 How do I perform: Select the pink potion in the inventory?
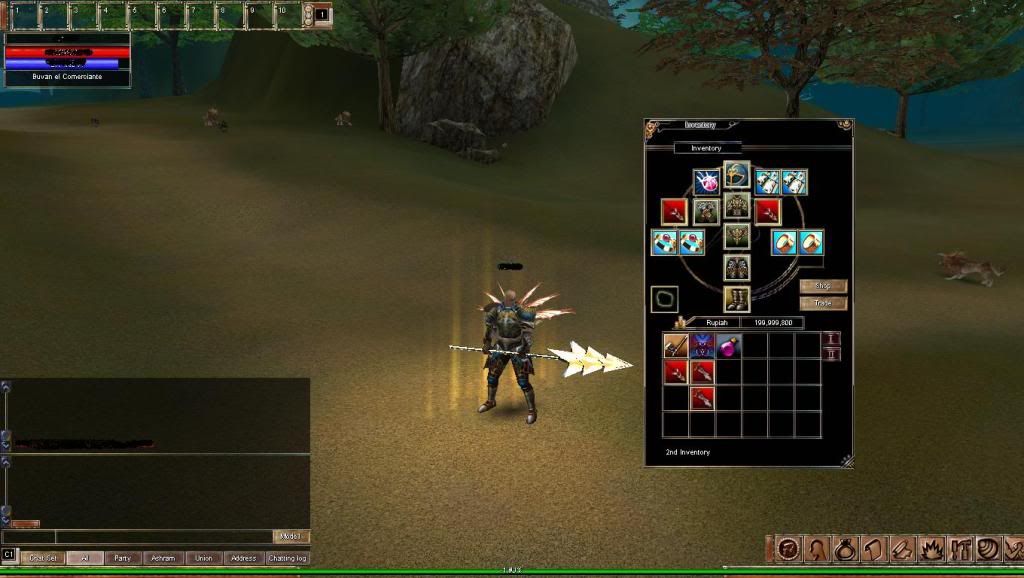[728, 346]
